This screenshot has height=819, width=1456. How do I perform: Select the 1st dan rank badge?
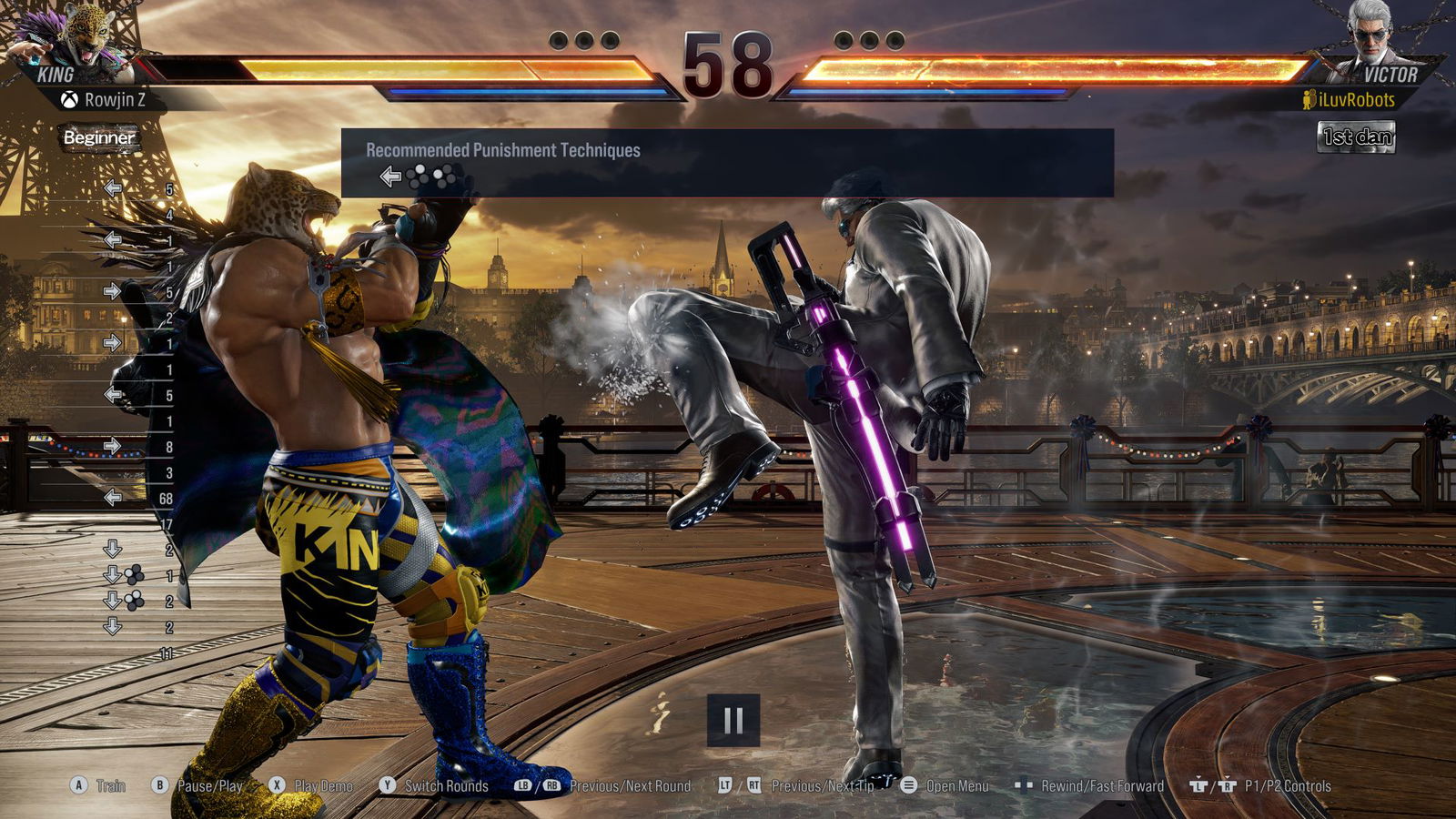coord(1356,137)
